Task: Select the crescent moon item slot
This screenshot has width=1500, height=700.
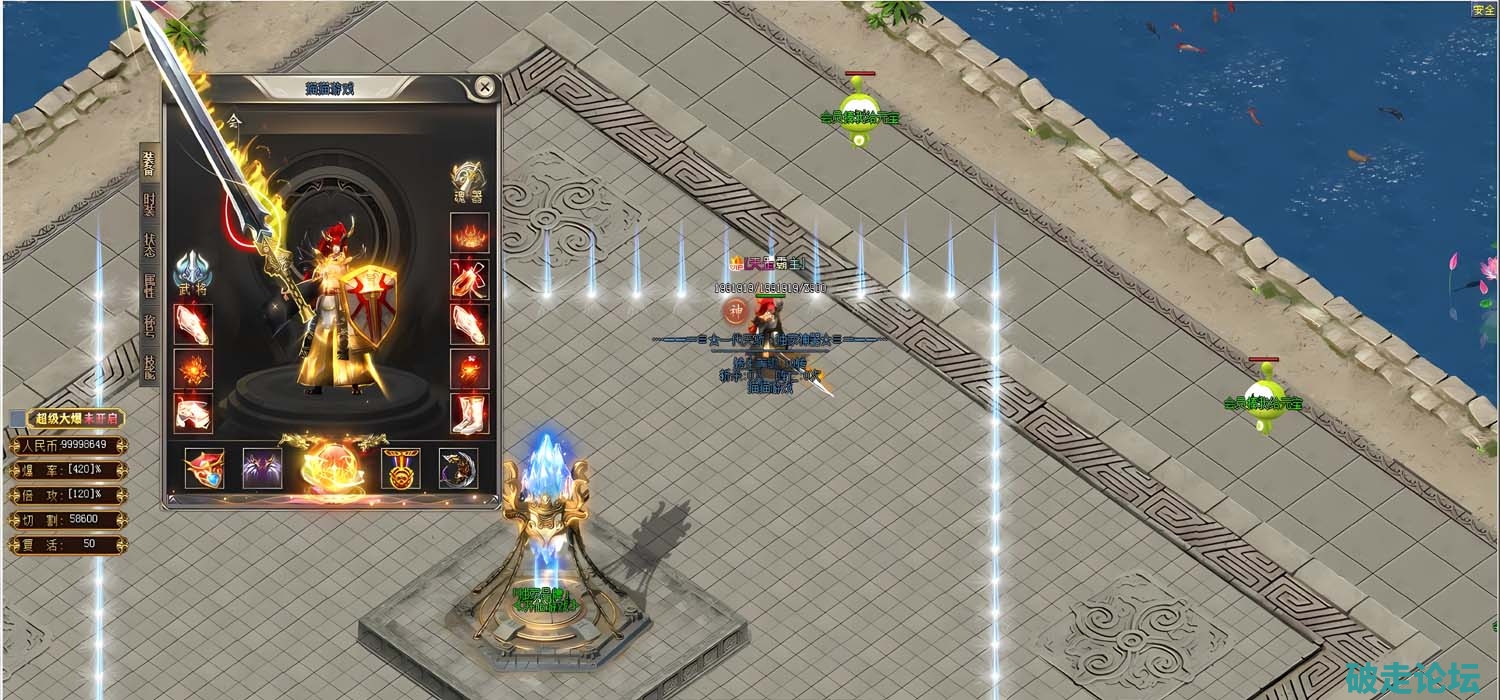Action: 458,468
